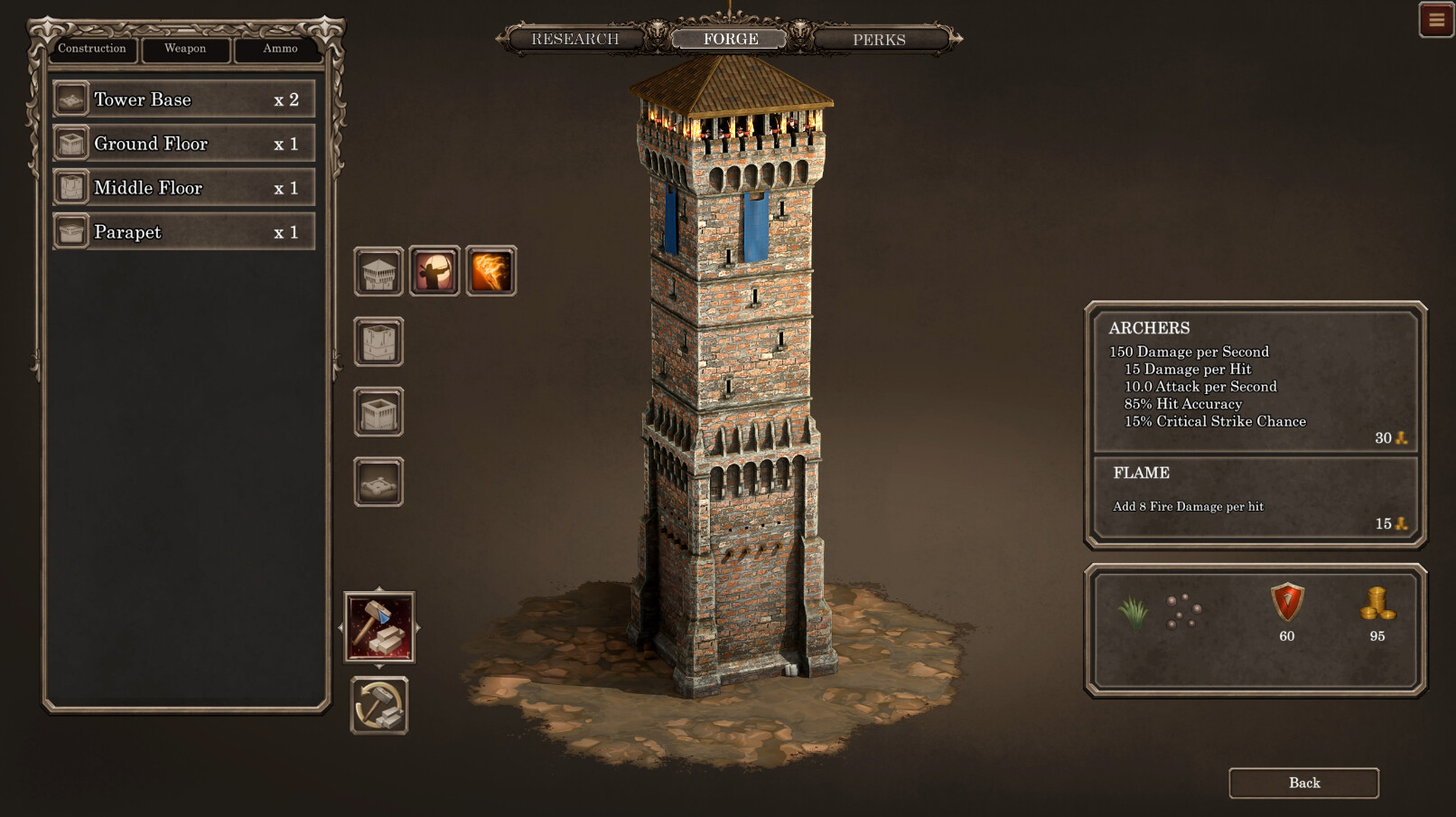
Task: Select the Construction tab
Action: coord(91,50)
